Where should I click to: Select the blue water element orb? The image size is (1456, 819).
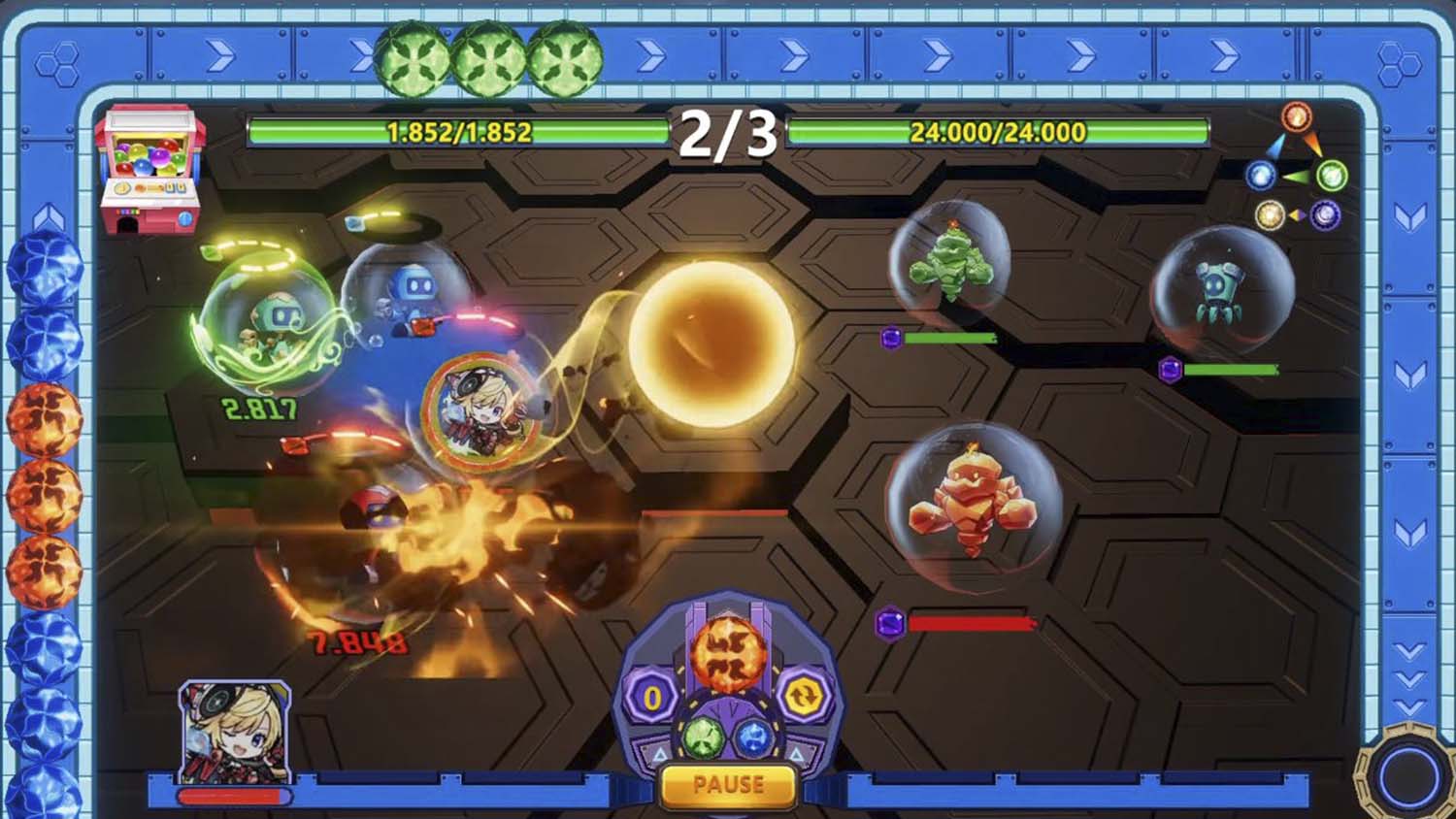click(753, 740)
